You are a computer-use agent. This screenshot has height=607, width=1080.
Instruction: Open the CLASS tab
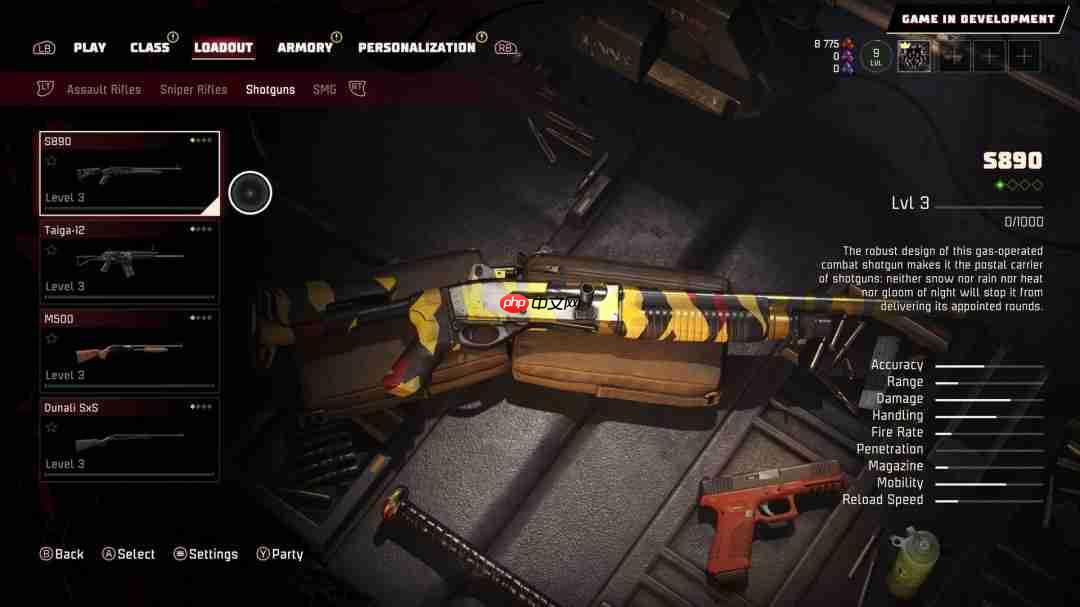click(150, 48)
